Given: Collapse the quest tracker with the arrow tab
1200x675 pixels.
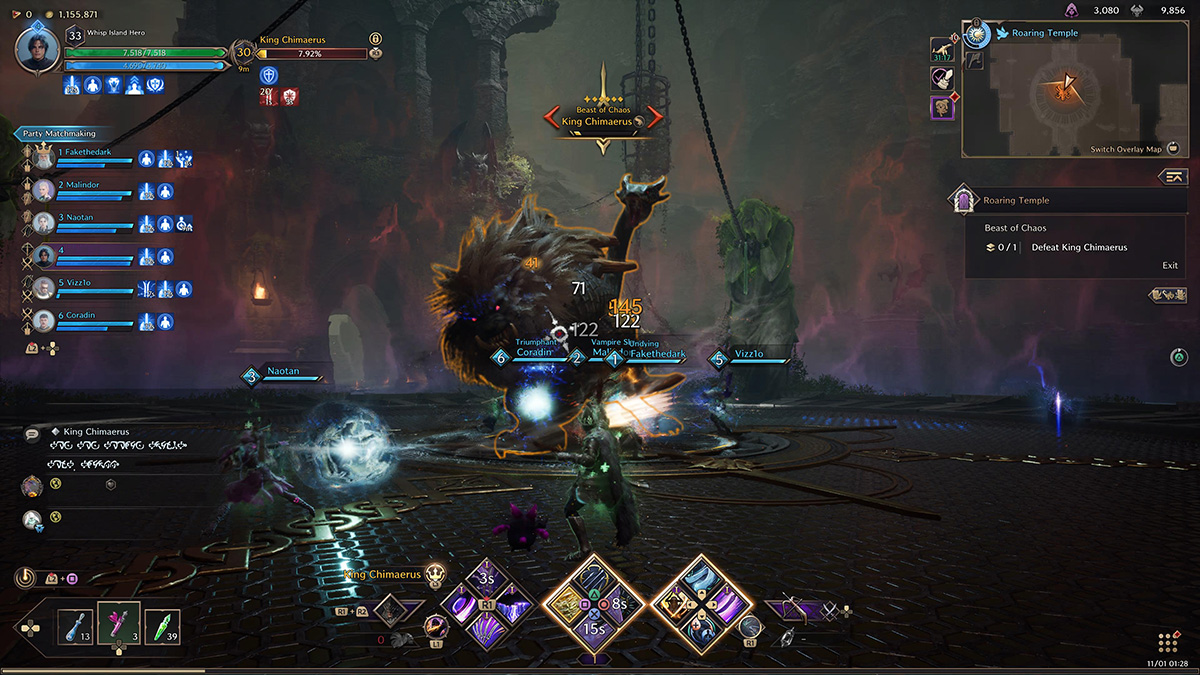Looking at the screenshot, I should point(1172,177).
